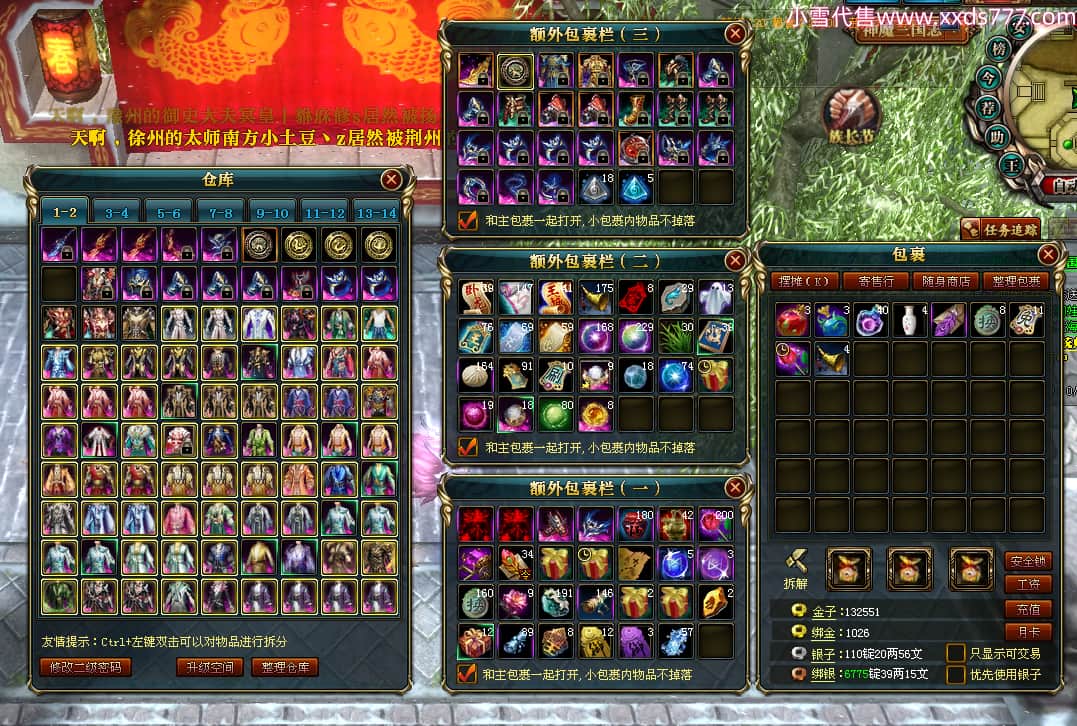Toggle the 只显示可交易 checkbox
The height and width of the screenshot is (726, 1077).
(x=956, y=653)
